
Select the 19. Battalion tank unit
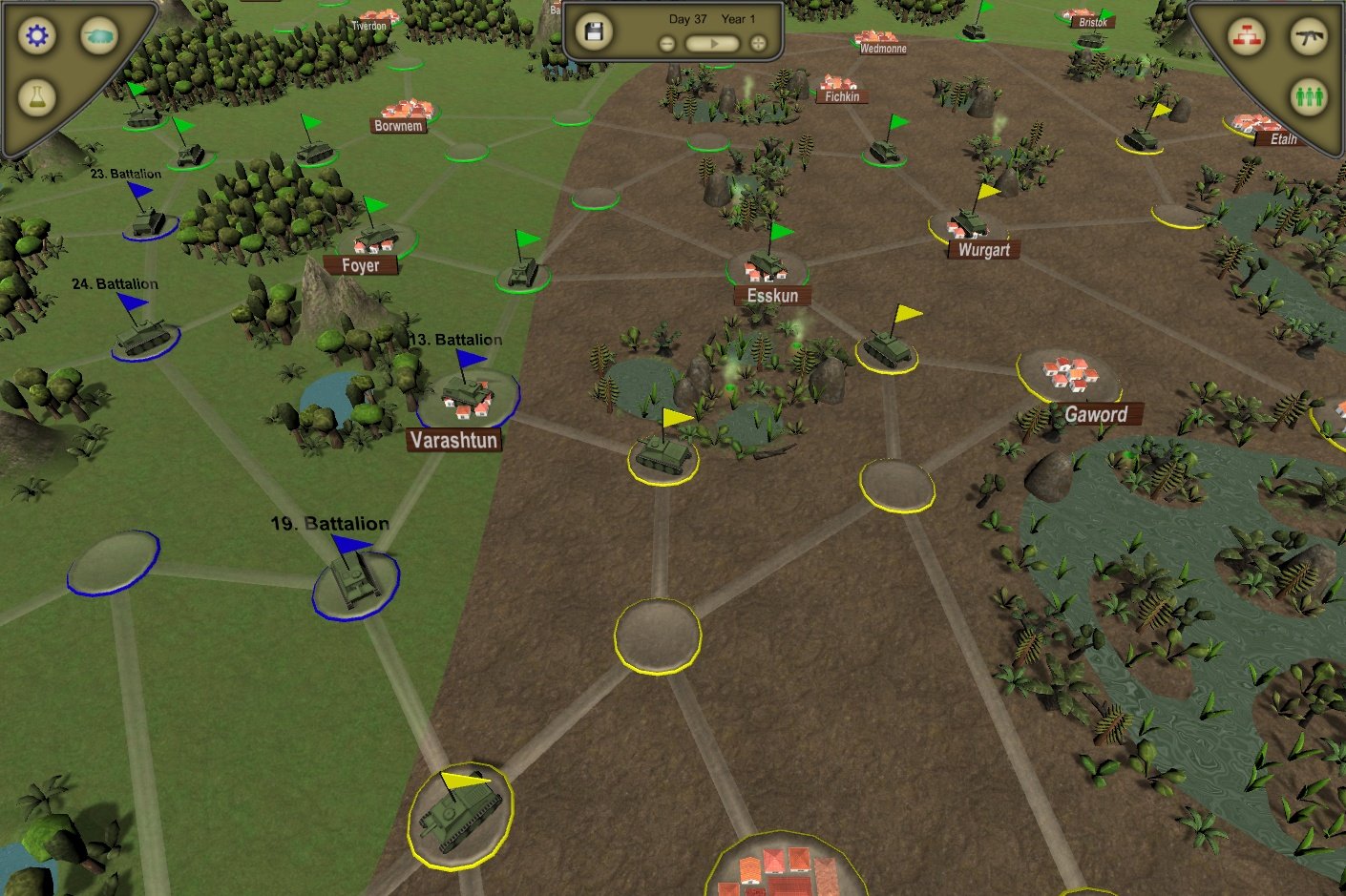(355, 580)
